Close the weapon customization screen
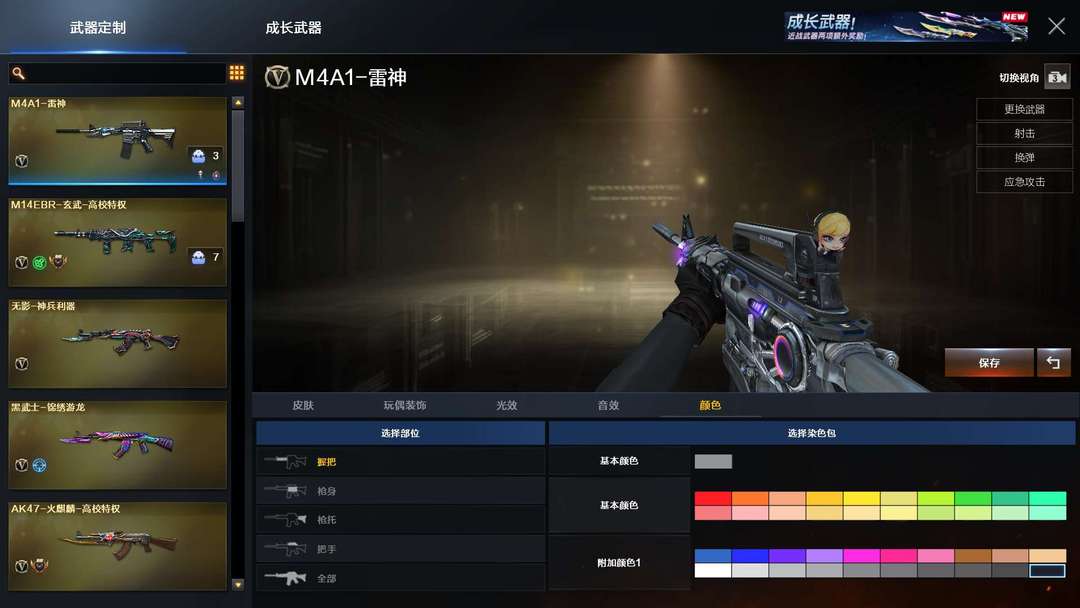 click(x=1056, y=27)
